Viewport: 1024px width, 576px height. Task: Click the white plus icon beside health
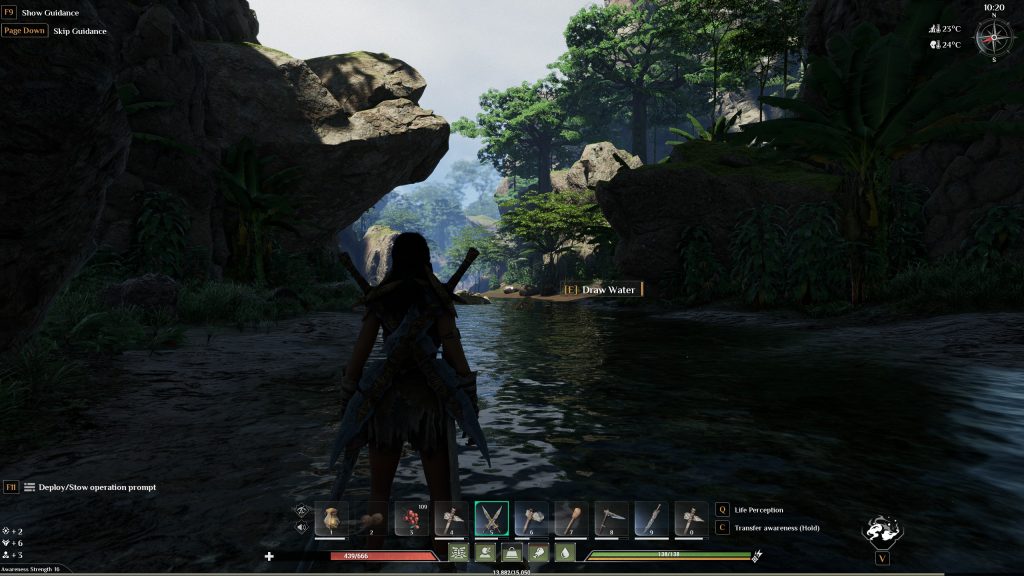pos(269,555)
